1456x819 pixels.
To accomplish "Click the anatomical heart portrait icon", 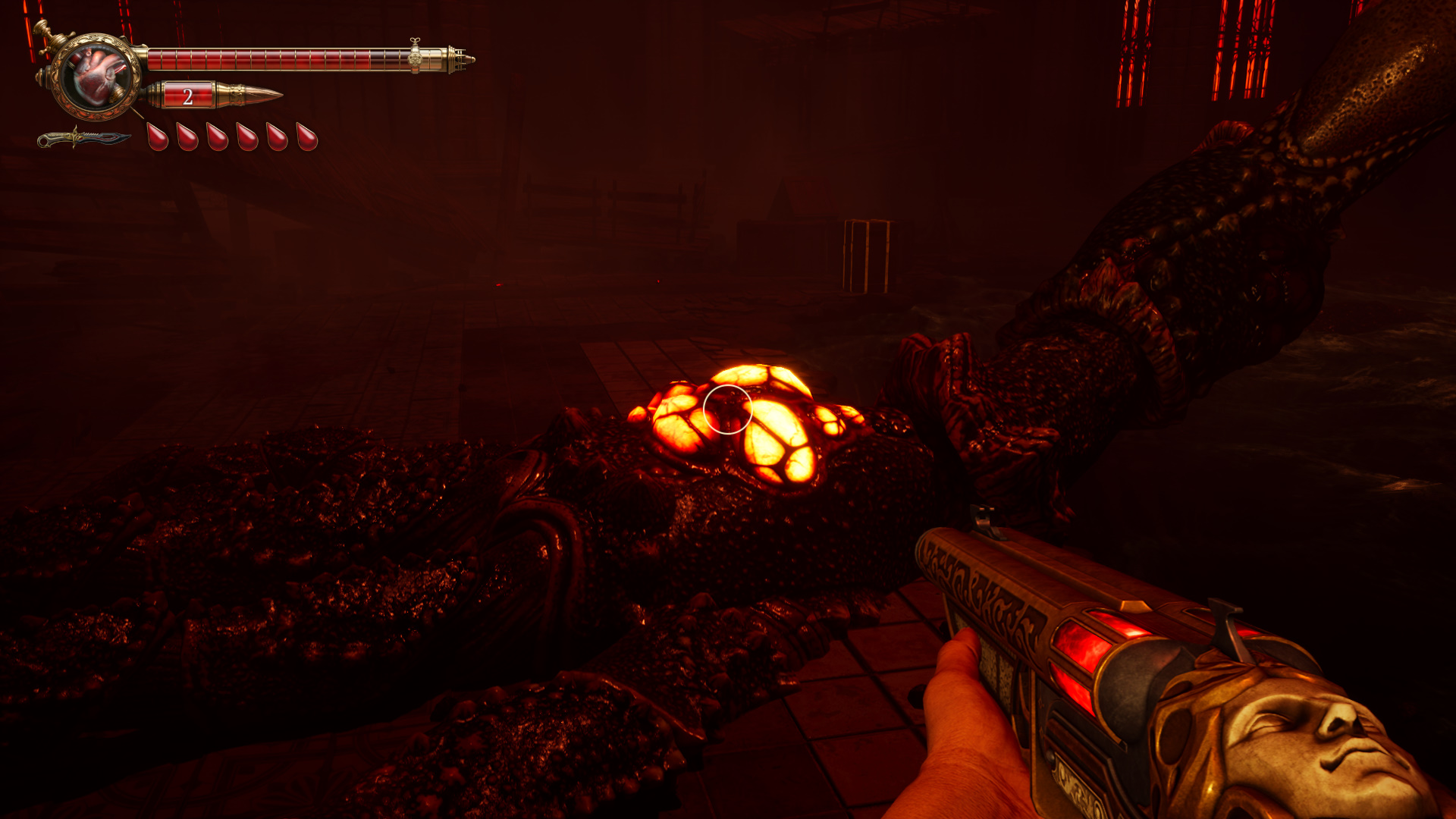I will 96,76.
